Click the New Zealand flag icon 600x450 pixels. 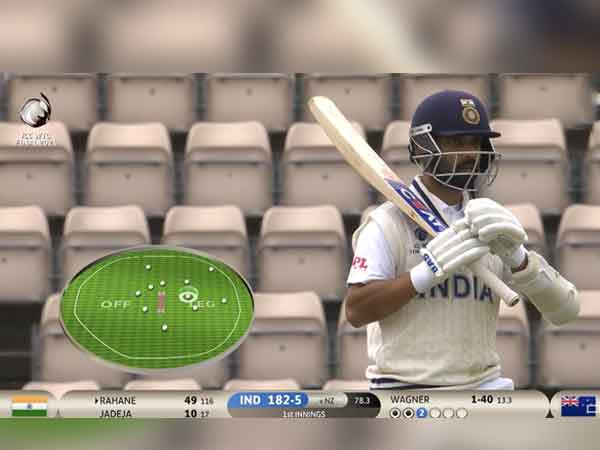577,405
